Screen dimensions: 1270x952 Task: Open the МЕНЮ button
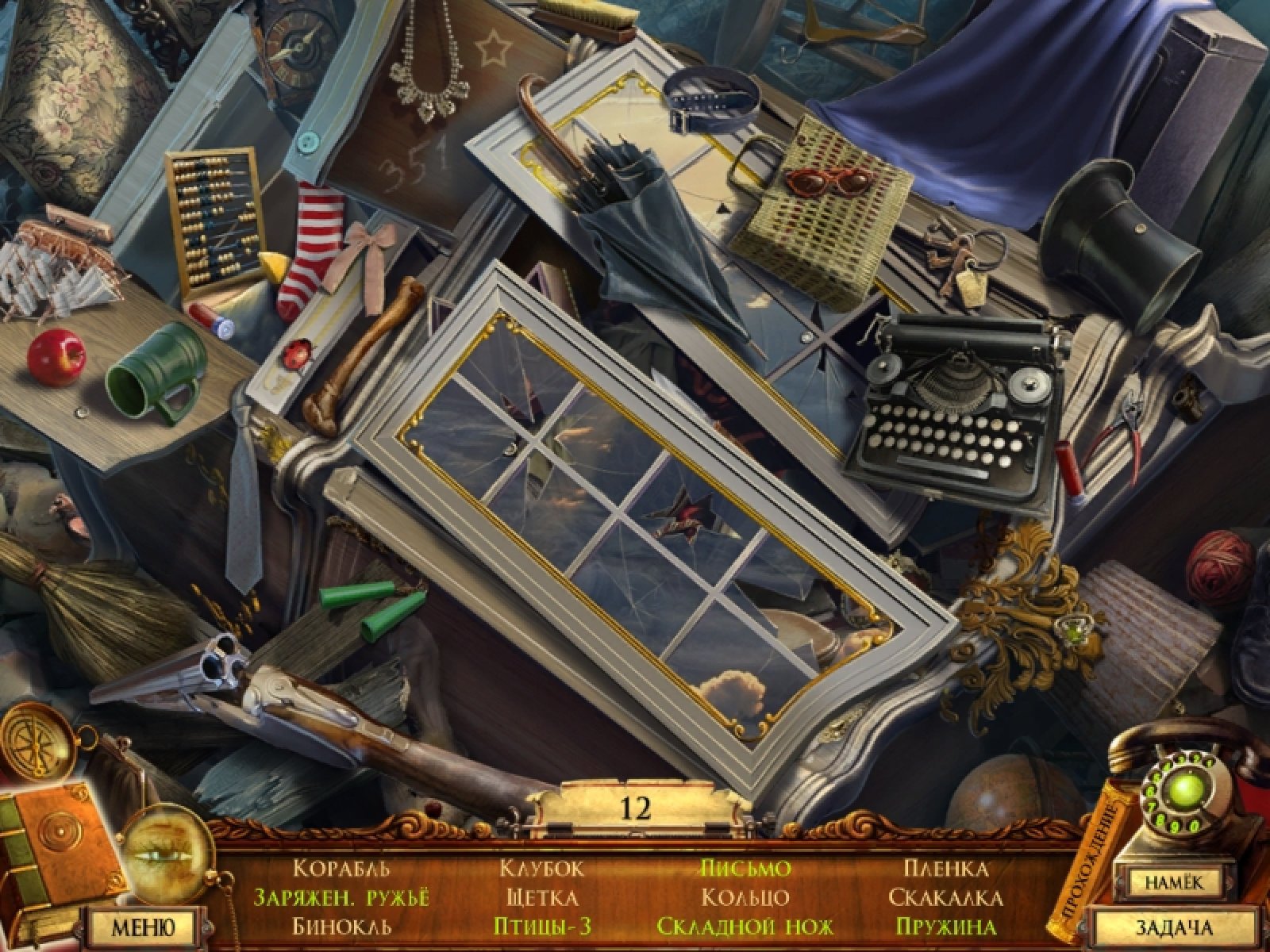[143, 927]
